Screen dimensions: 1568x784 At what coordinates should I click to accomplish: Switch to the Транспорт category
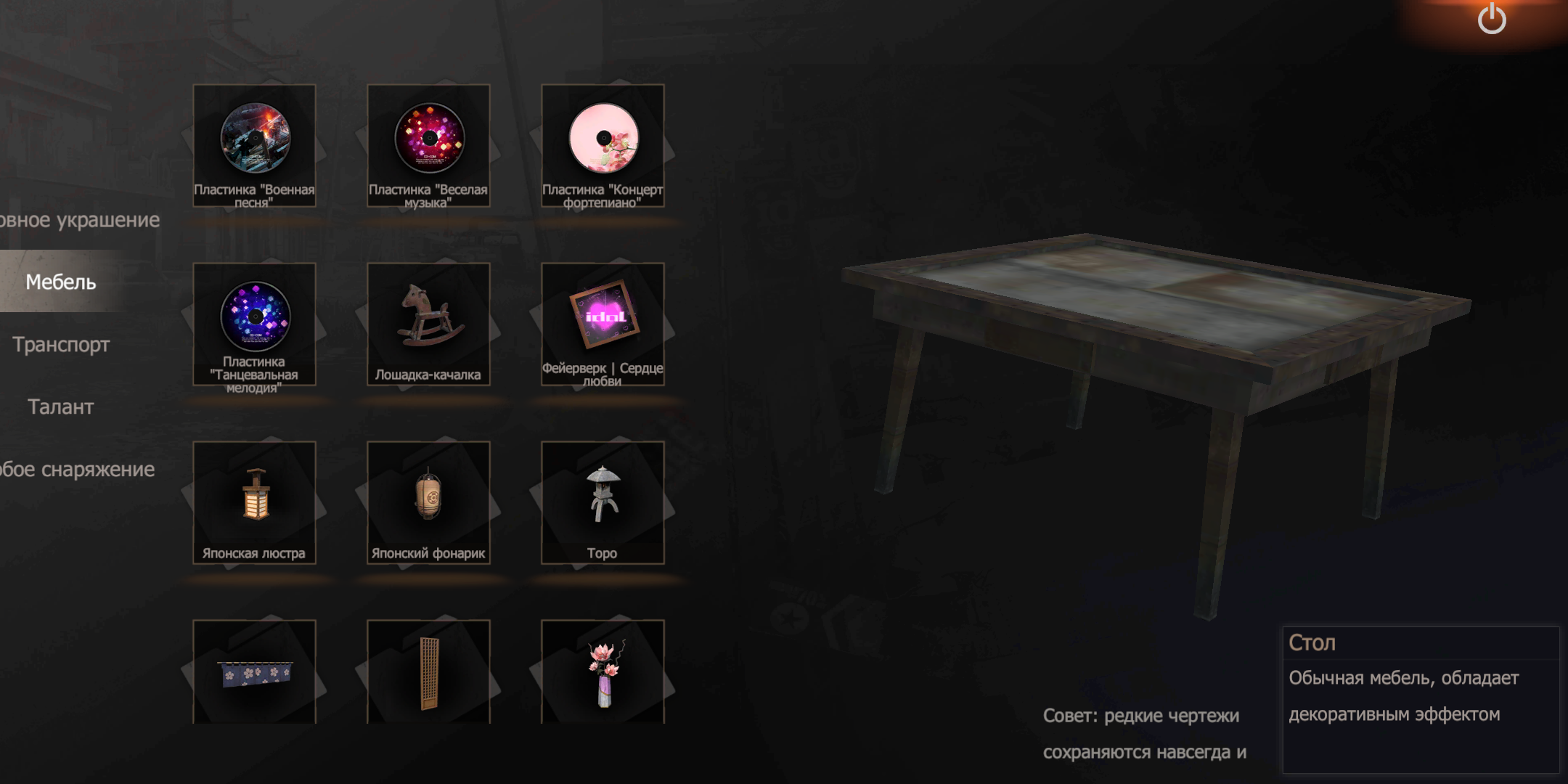click(61, 344)
